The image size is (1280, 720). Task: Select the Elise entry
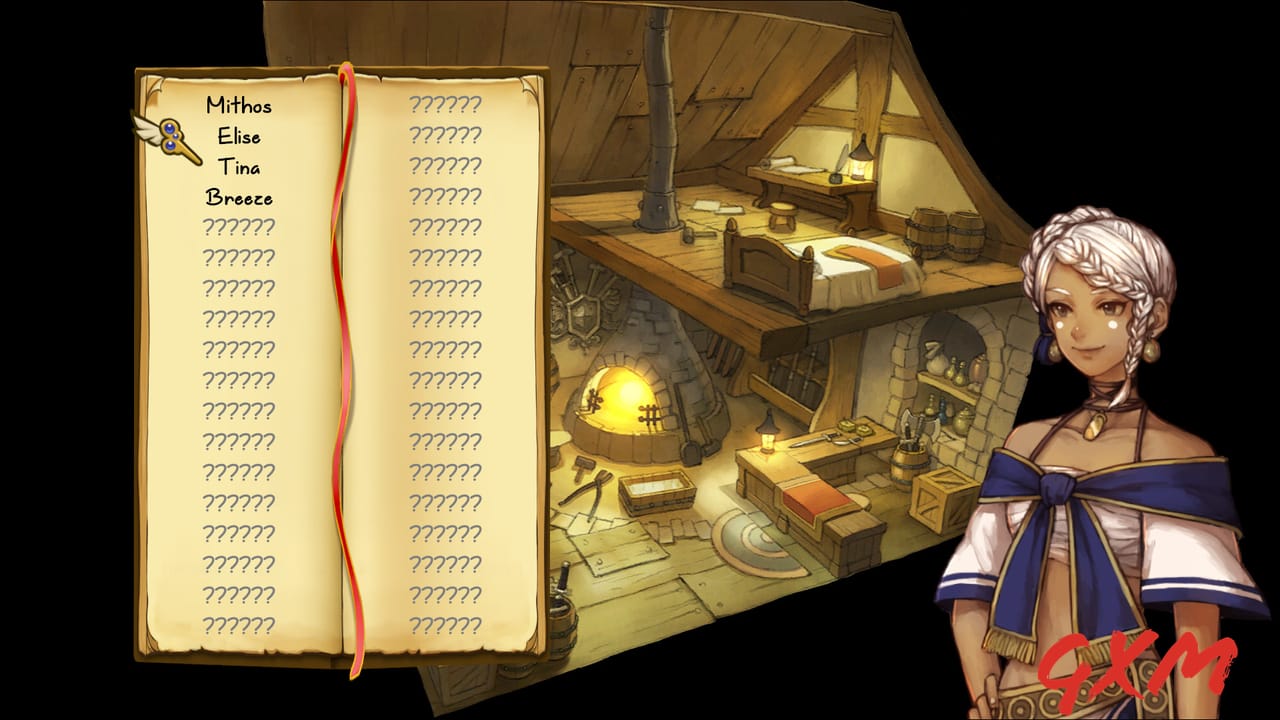point(240,137)
